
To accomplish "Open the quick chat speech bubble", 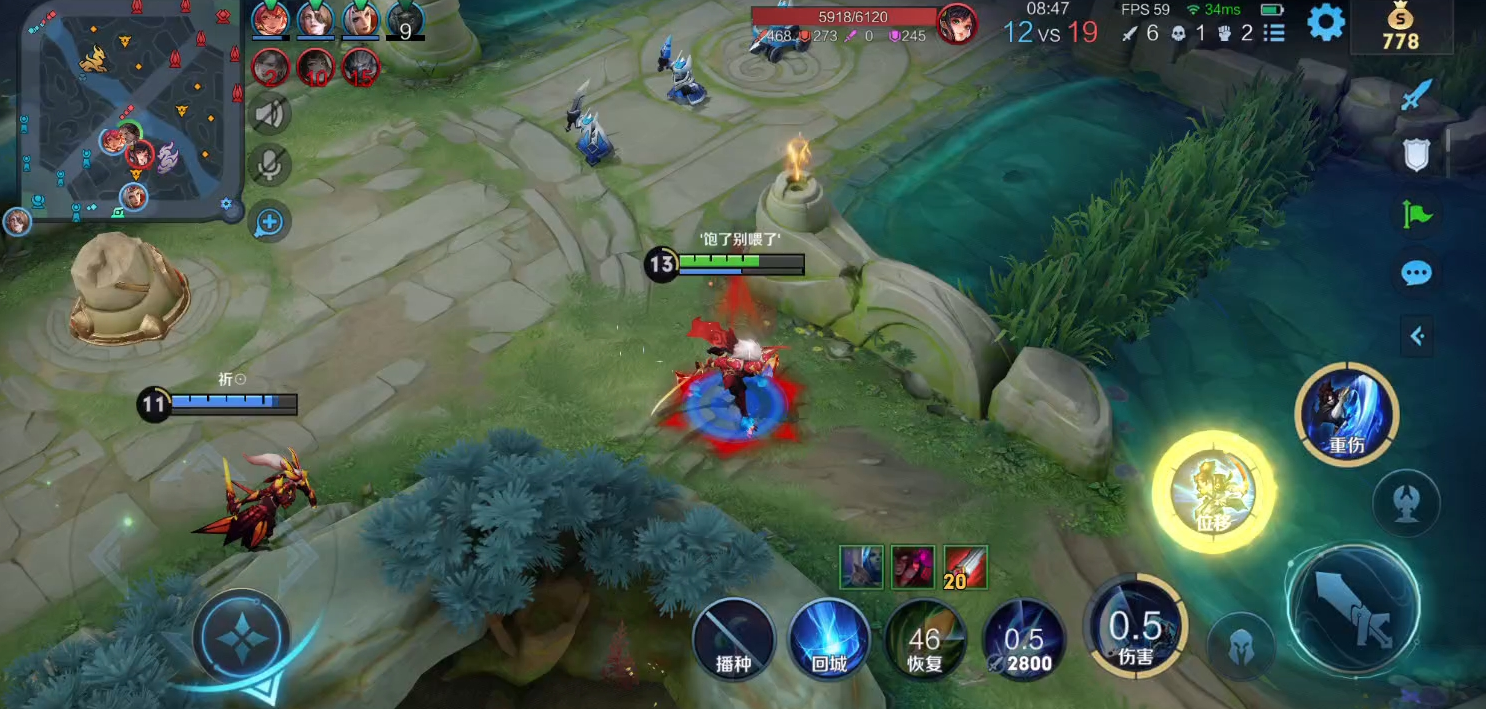I will [1416, 273].
